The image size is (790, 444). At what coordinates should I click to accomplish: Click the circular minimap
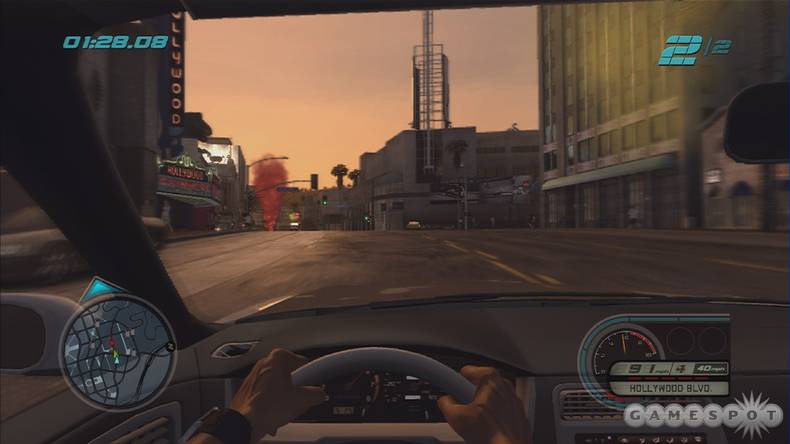[x=118, y=352]
